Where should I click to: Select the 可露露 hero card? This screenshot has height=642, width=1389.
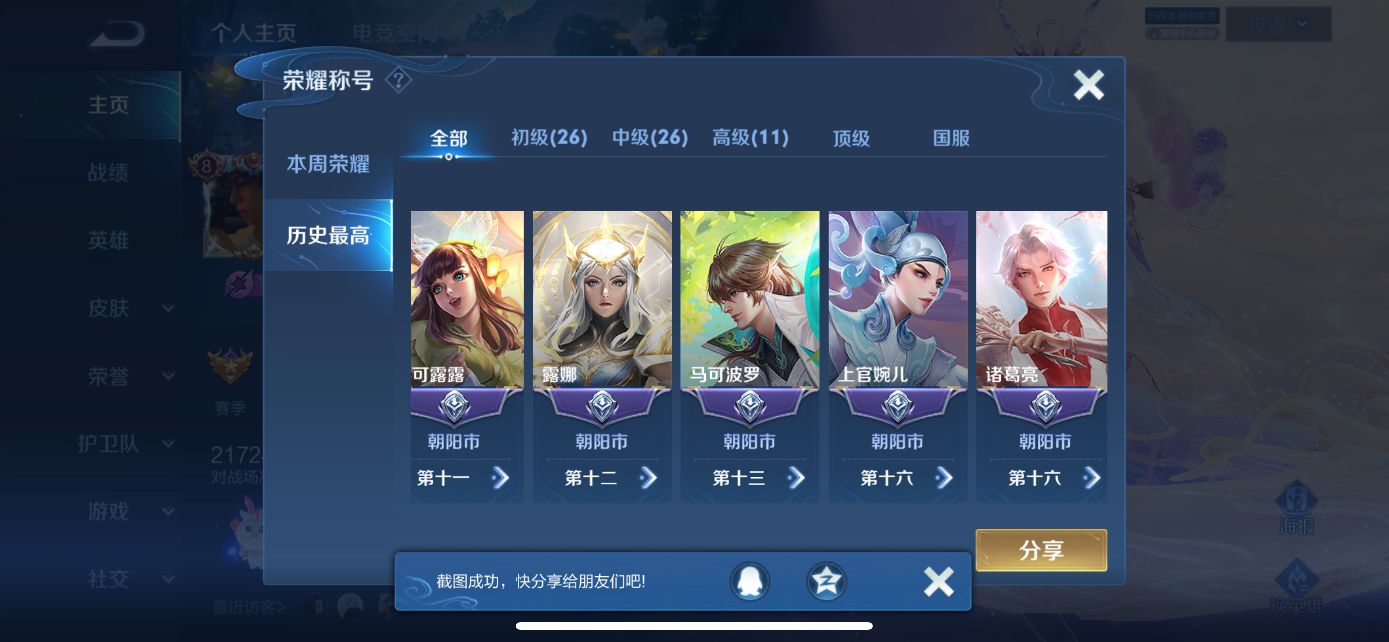pos(467,300)
